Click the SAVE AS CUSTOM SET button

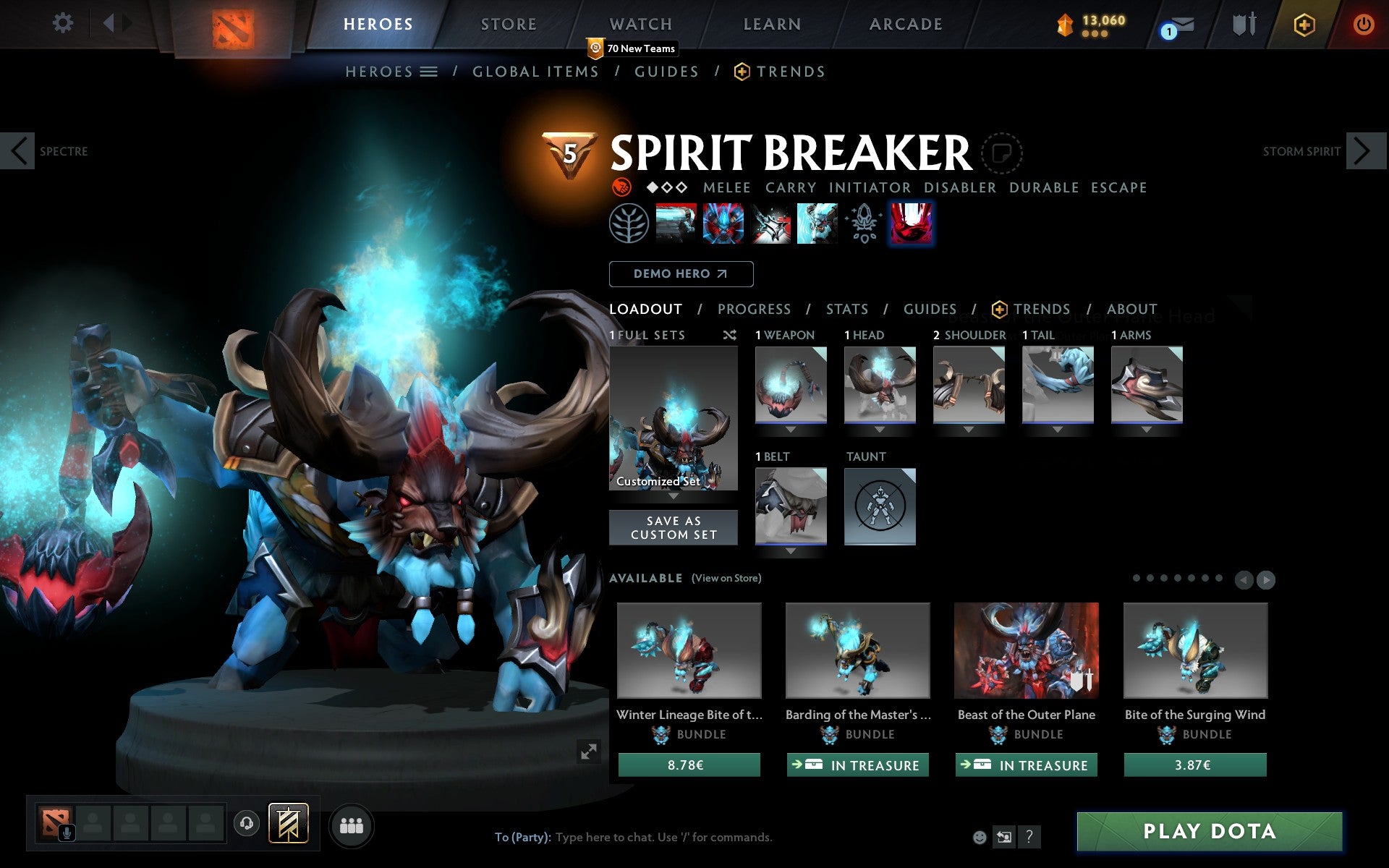click(674, 527)
